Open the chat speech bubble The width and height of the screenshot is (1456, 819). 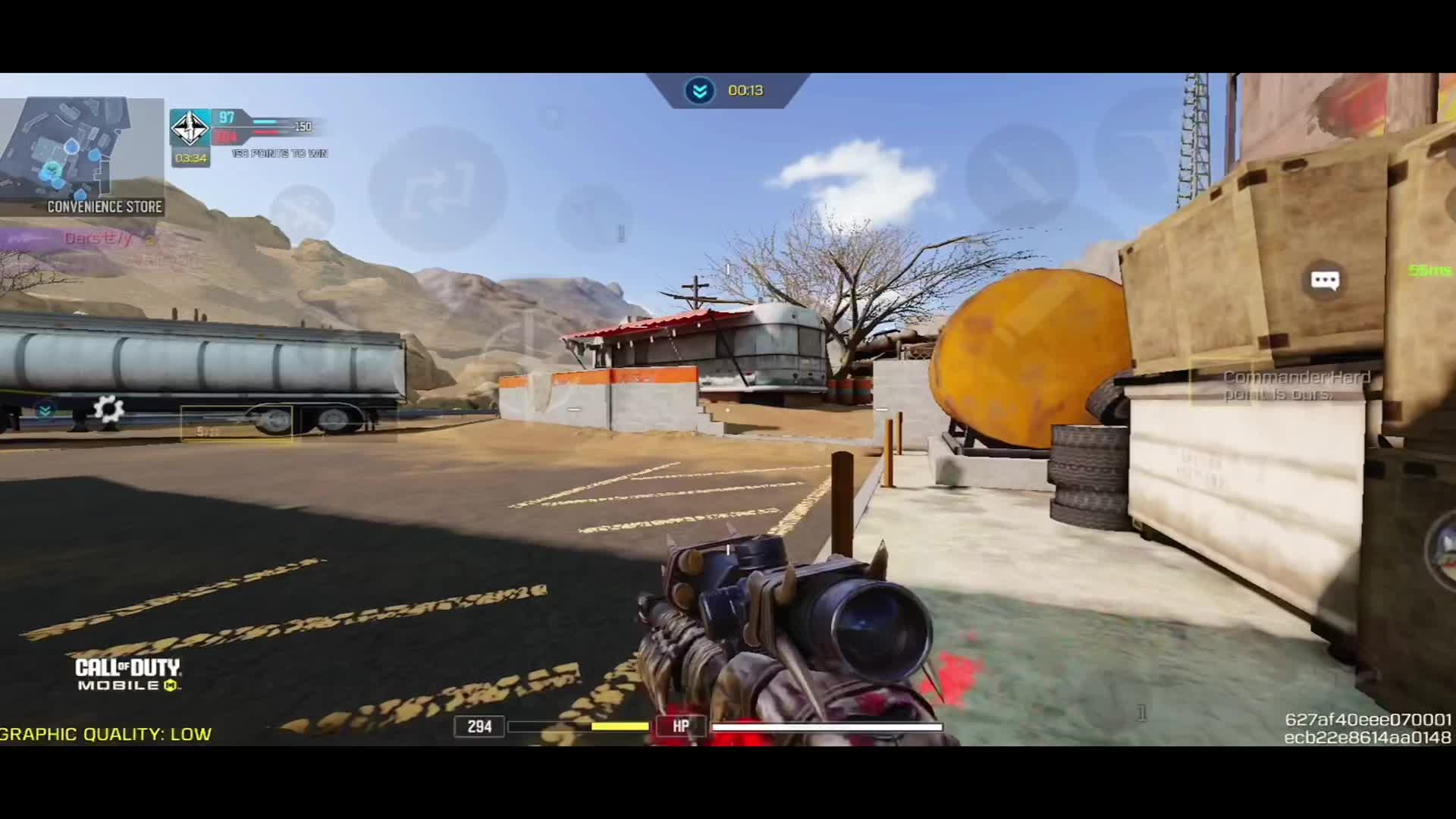click(1325, 281)
